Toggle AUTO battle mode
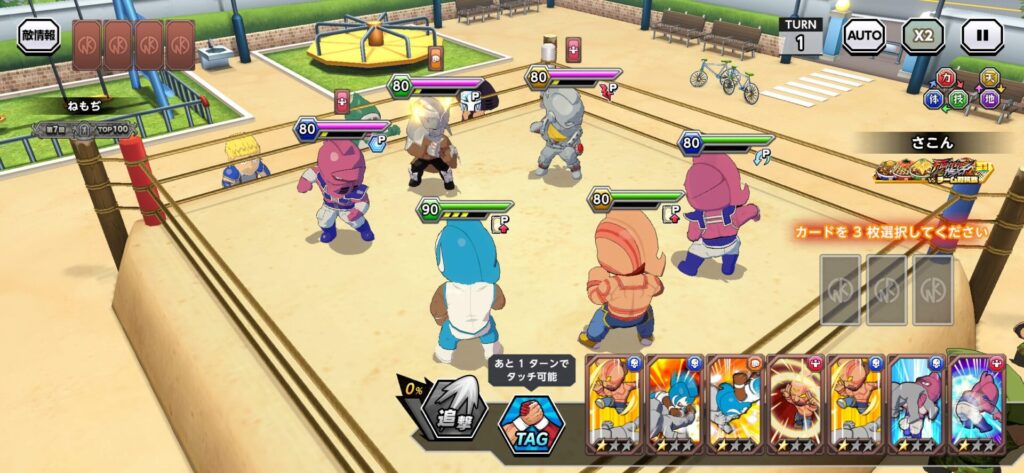This screenshot has height=473, width=1024. 864,36
